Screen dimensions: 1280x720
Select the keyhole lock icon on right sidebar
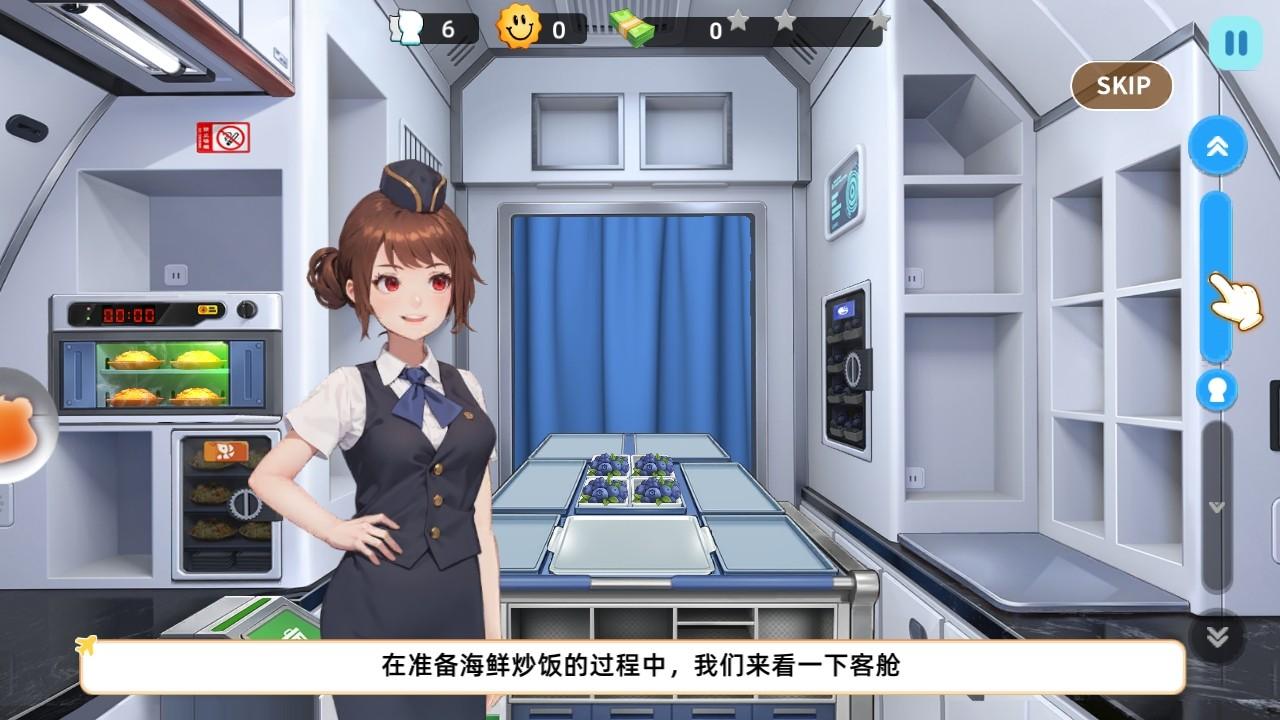(1216, 391)
